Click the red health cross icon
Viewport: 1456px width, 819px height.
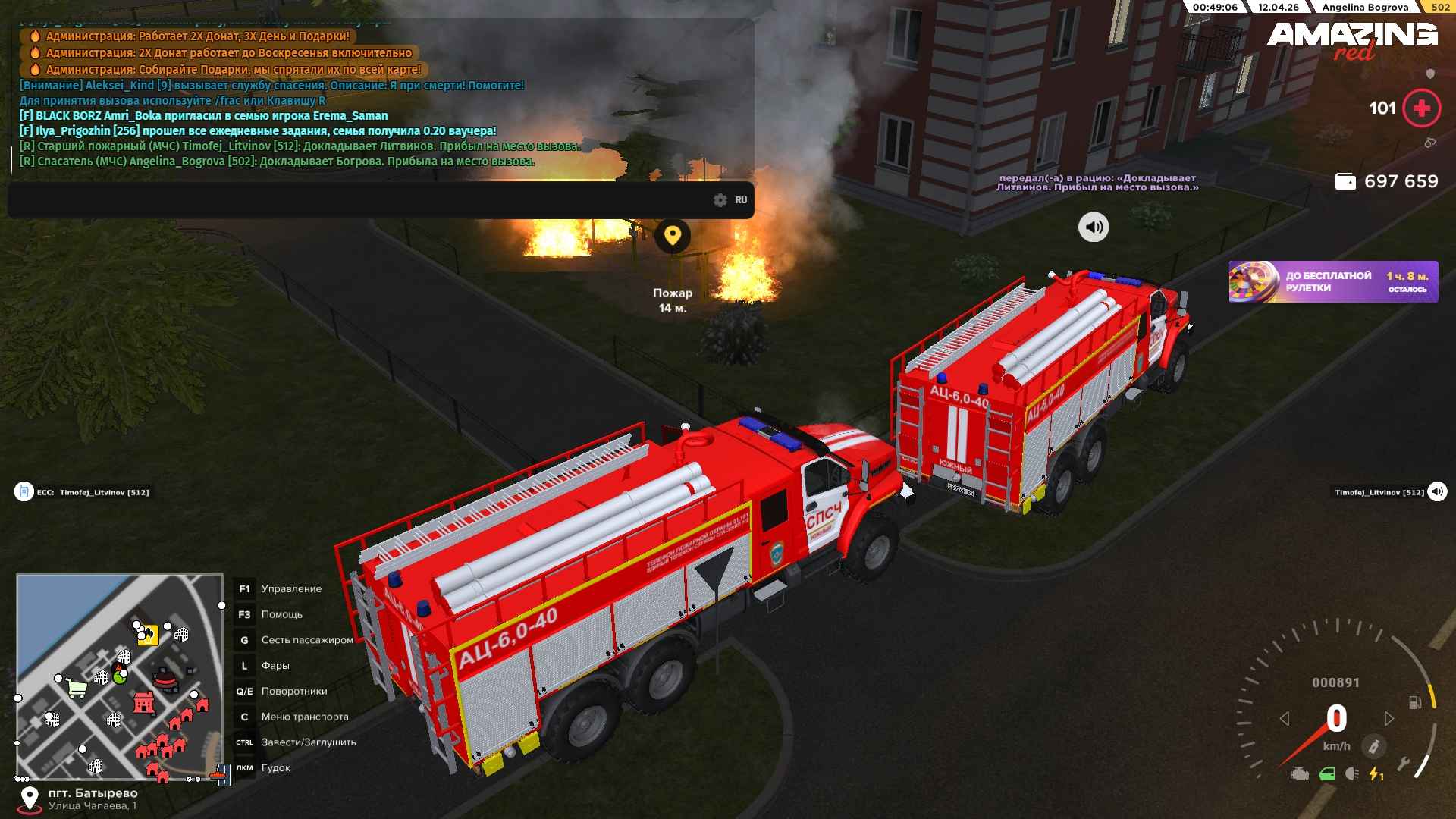1421,108
